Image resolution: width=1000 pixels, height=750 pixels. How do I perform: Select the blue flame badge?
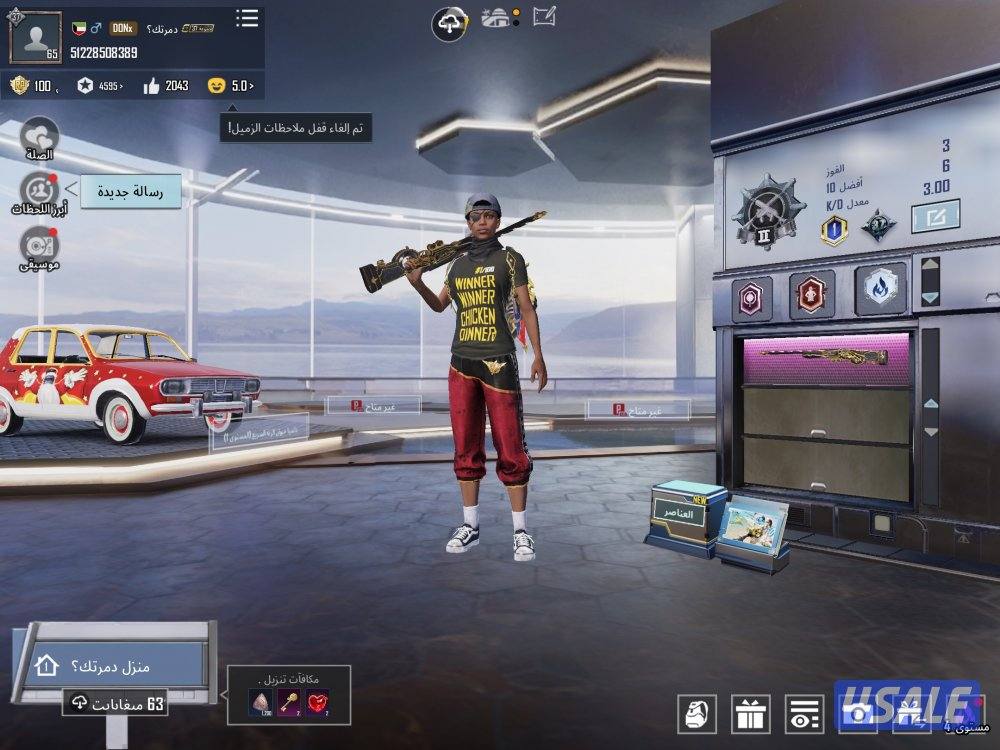click(x=880, y=289)
